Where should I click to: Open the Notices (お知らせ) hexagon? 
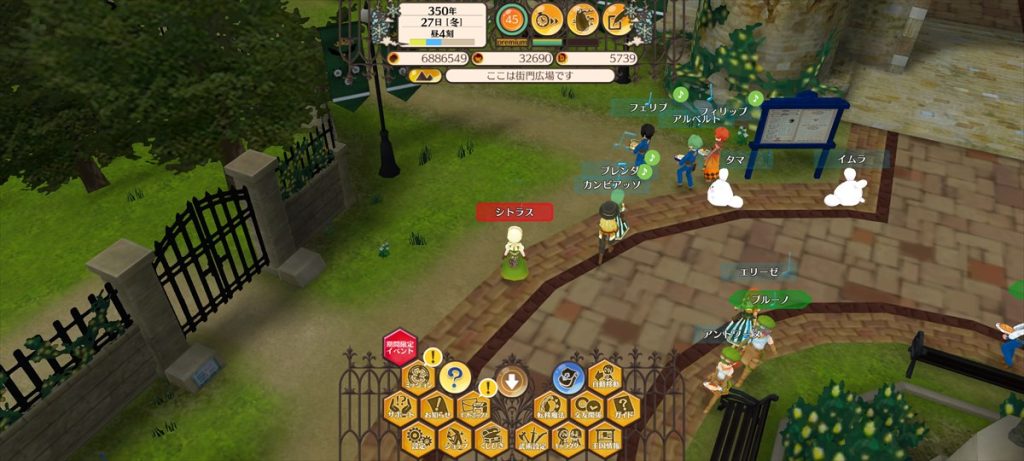tap(436, 407)
